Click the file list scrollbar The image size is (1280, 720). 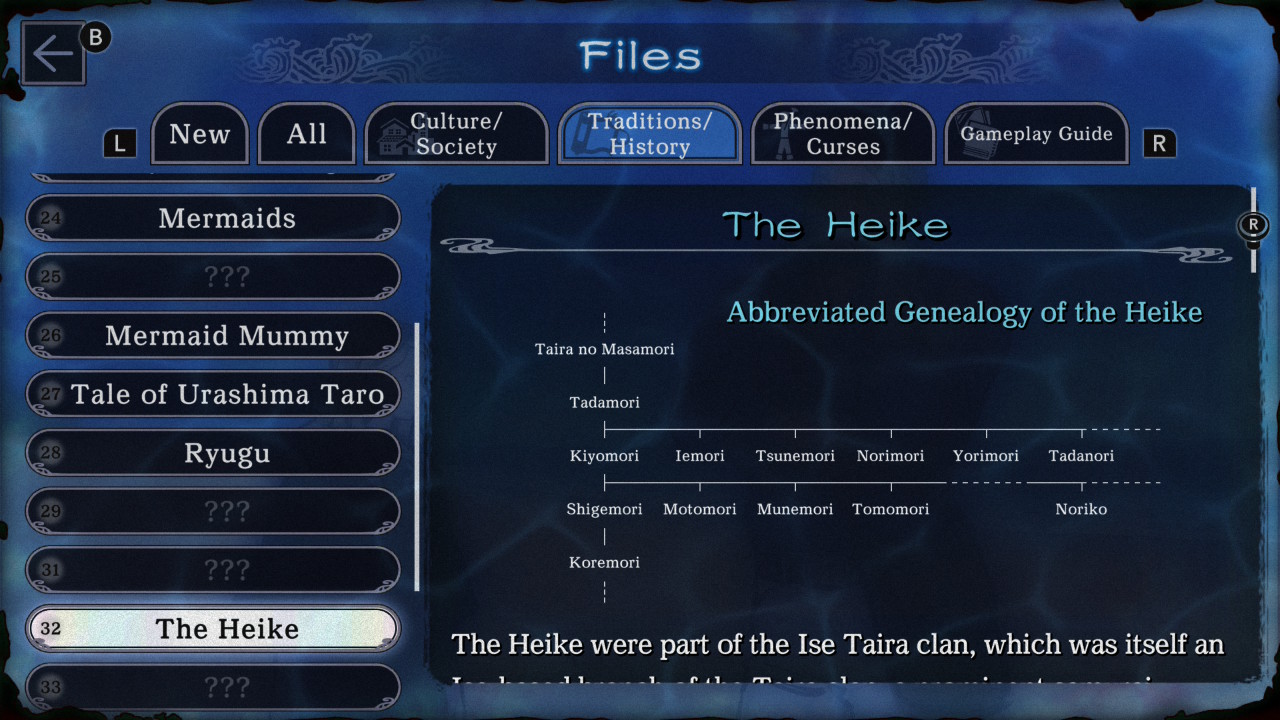tap(417, 455)
